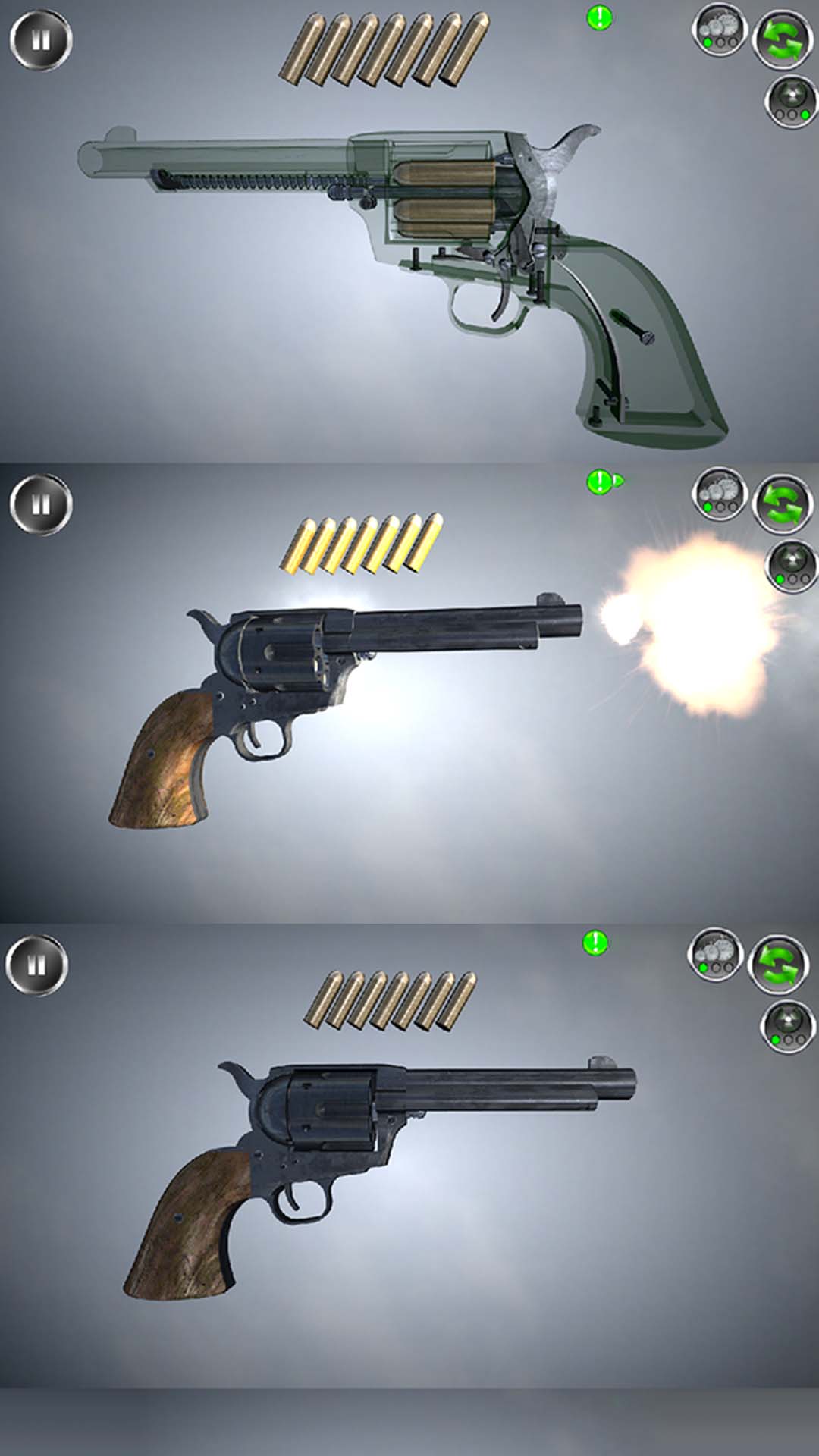Rotate the firing revolver using the green arrows
This screenshot has height=1456, width=819.
[x=783, y=504]
